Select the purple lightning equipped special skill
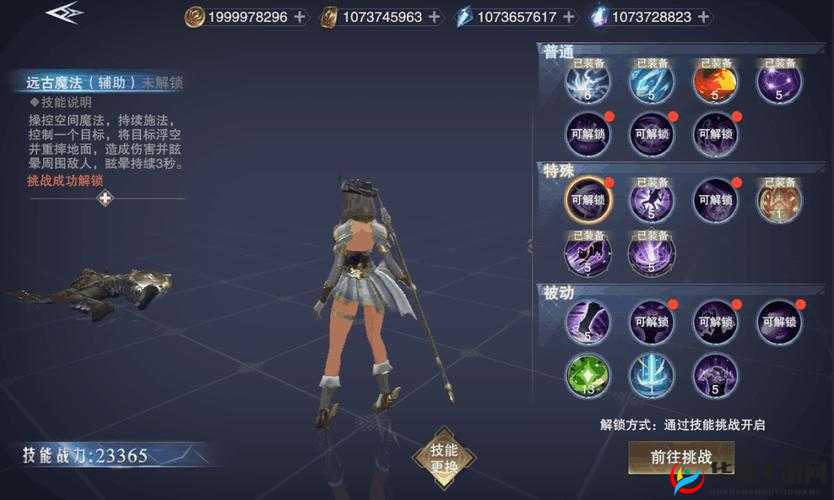834x500 pixels. pos(651,253)
